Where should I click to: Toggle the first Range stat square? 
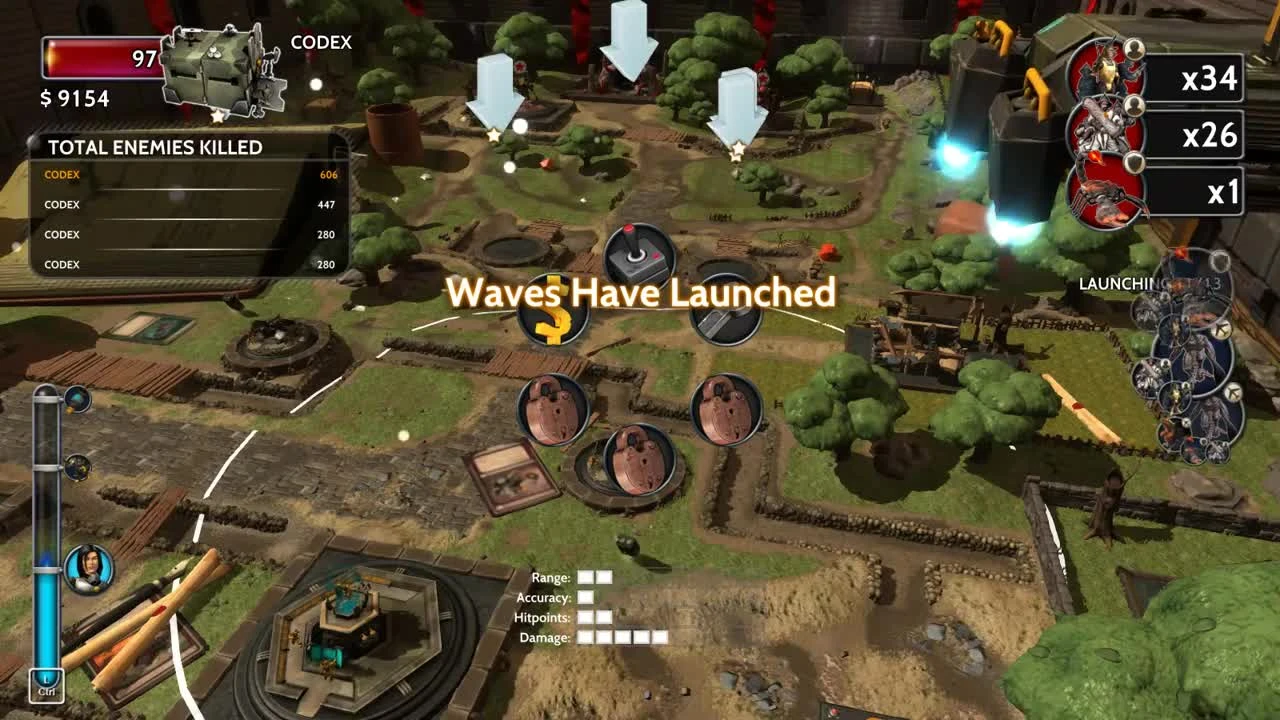pyautogui.click(x=588, y=577)
